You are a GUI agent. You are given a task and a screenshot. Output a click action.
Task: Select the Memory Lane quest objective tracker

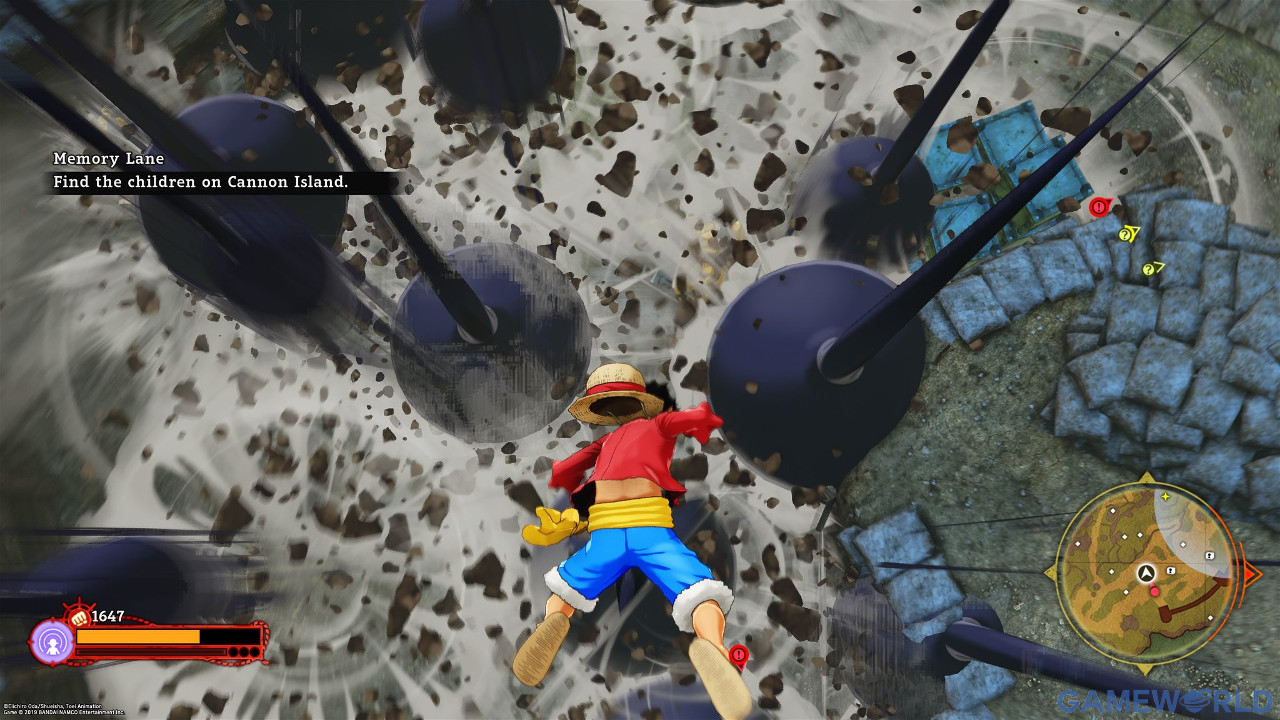tap(200, 171)
